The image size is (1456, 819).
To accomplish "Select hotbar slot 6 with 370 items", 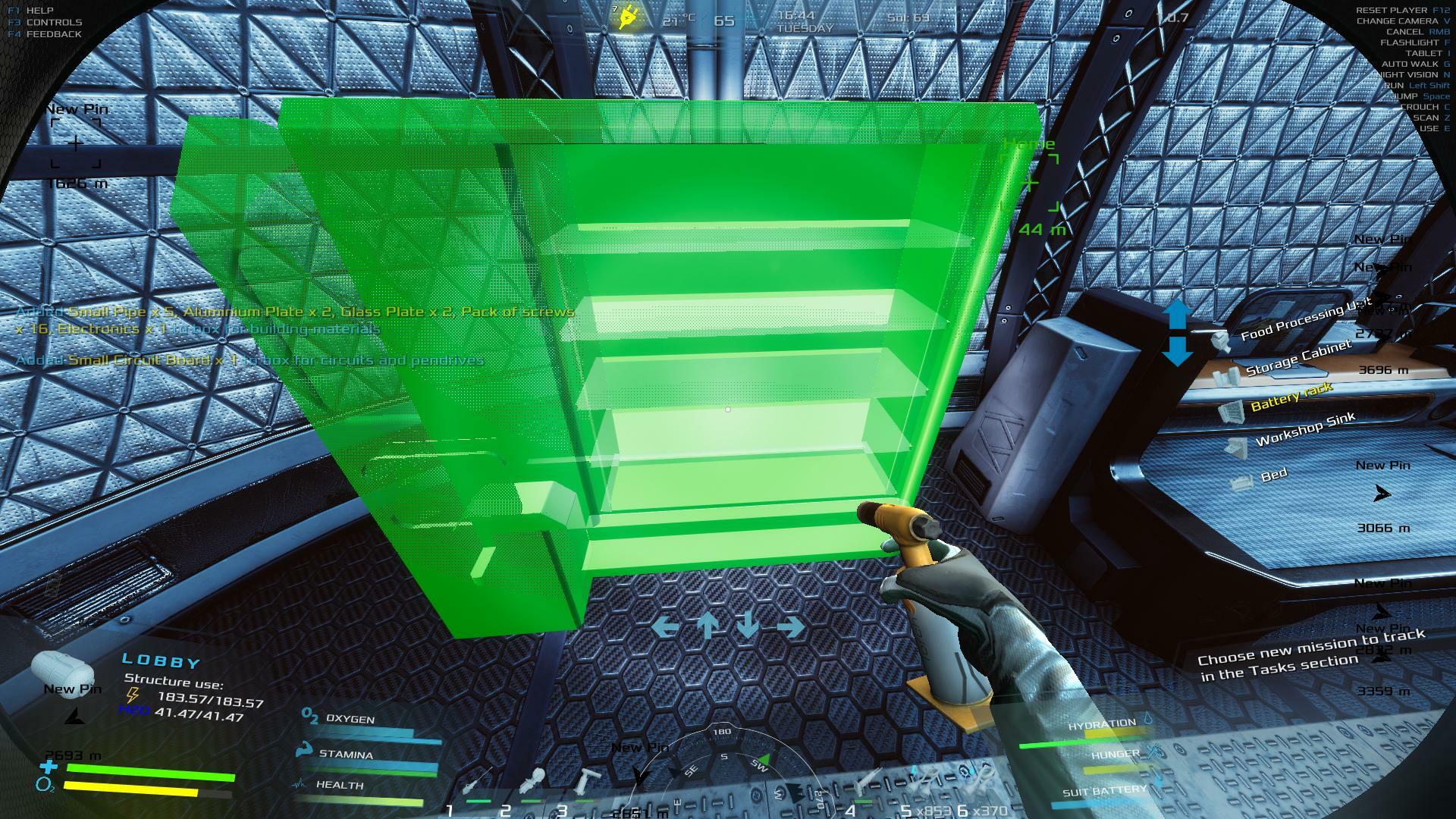I will [x=978, y=781].
